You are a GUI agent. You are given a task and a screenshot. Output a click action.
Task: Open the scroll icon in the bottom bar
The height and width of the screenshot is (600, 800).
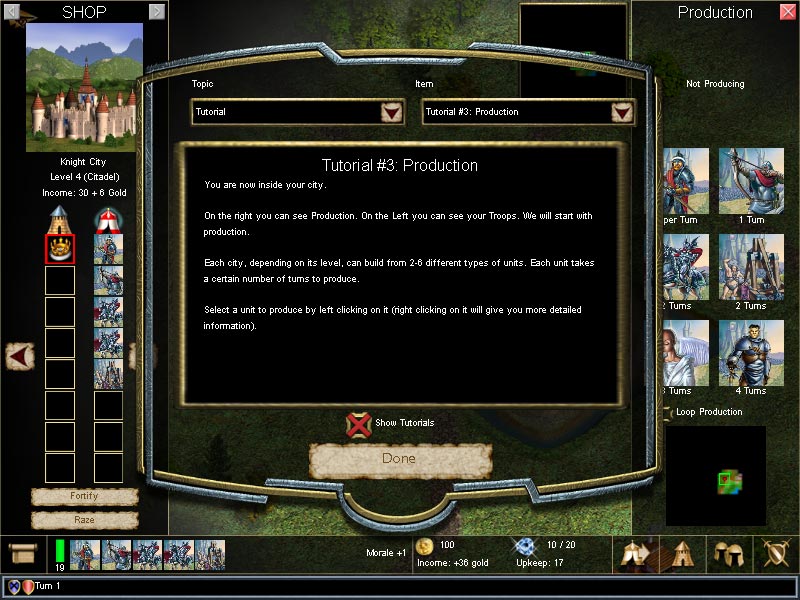tap(22, 553)
